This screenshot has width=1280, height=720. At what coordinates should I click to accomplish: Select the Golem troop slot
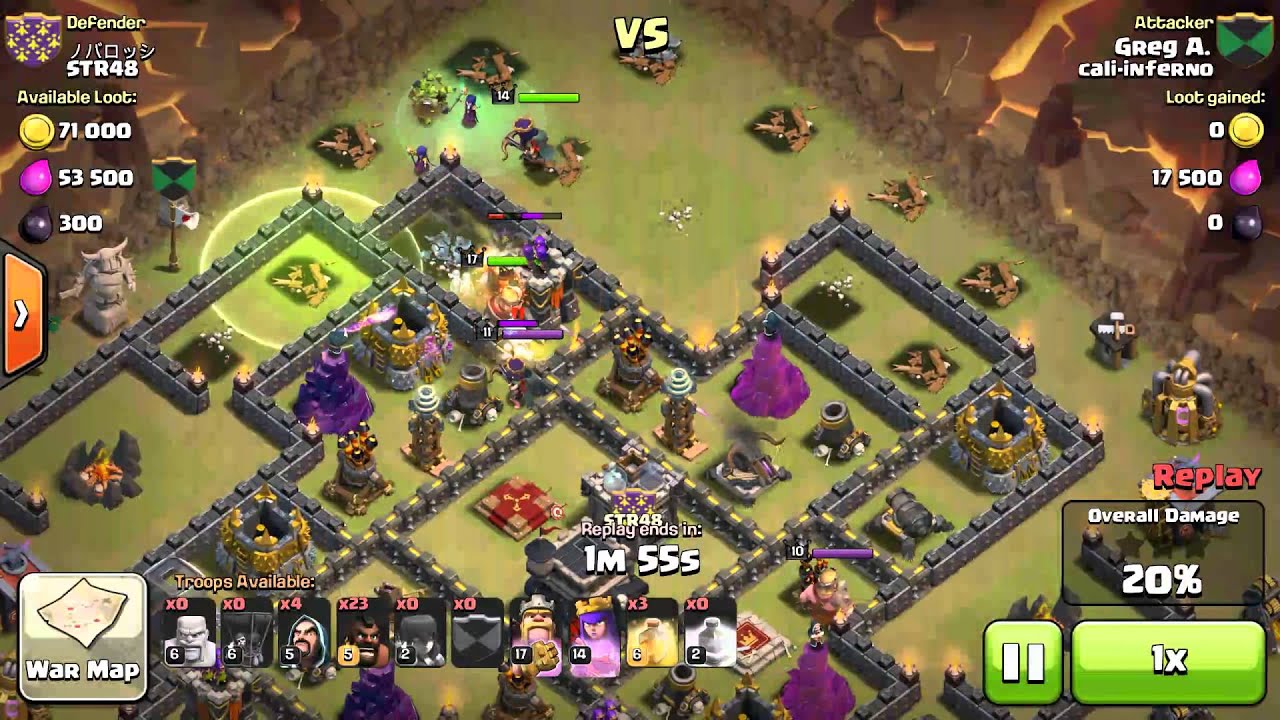(x=189, y=633)
